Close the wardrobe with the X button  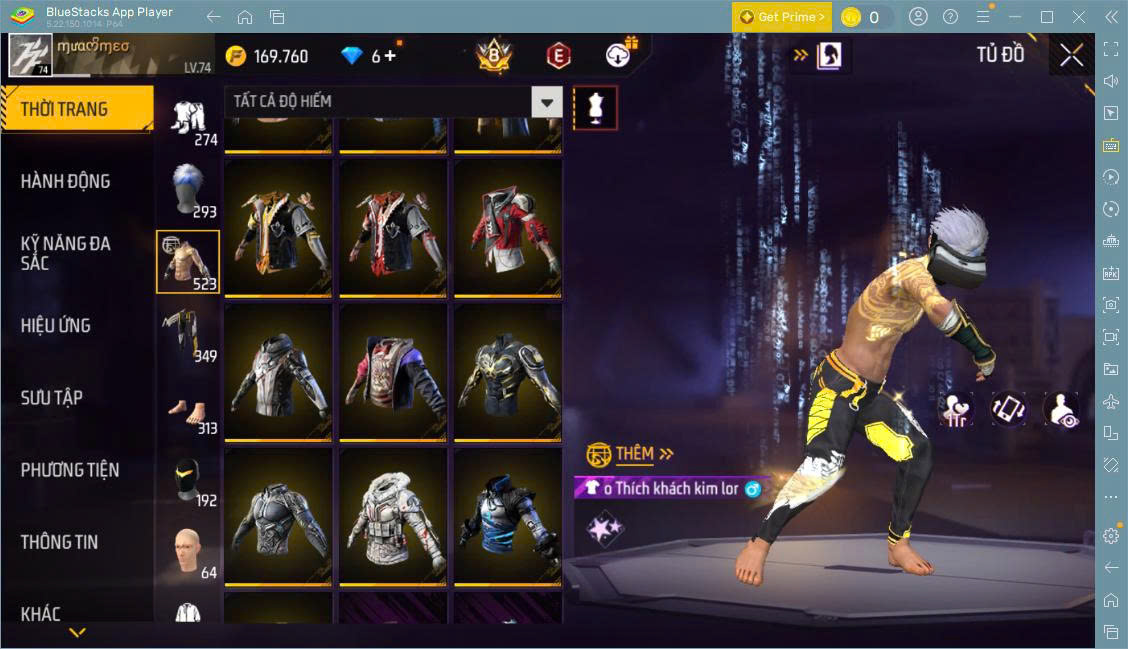(x=1071, y=56)
